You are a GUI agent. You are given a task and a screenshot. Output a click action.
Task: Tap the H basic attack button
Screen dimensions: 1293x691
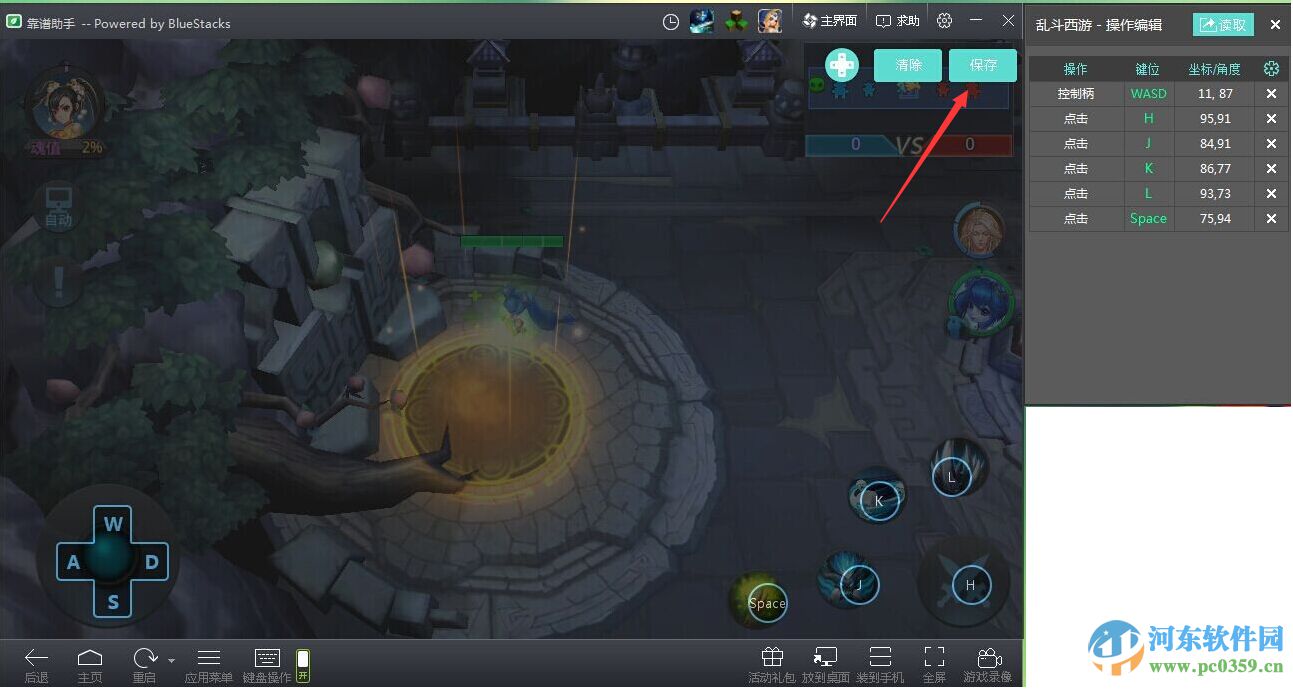click(968, 585)
